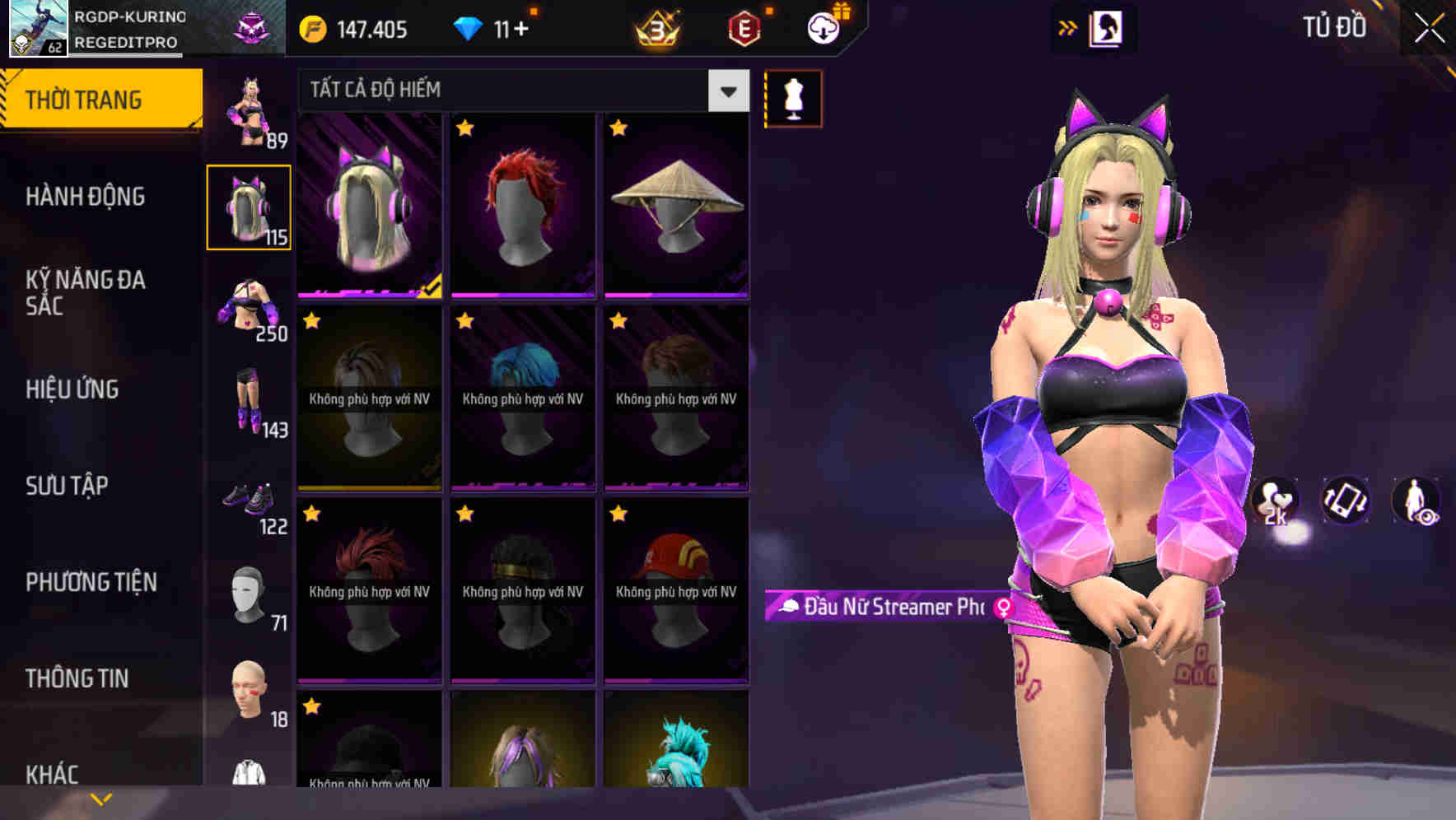The height and width of the screenshot is (820, 1456).
Task: Open the TẤT CẢ ĐỘ HIẾM rarity dropdown
Action: [520, 90]
